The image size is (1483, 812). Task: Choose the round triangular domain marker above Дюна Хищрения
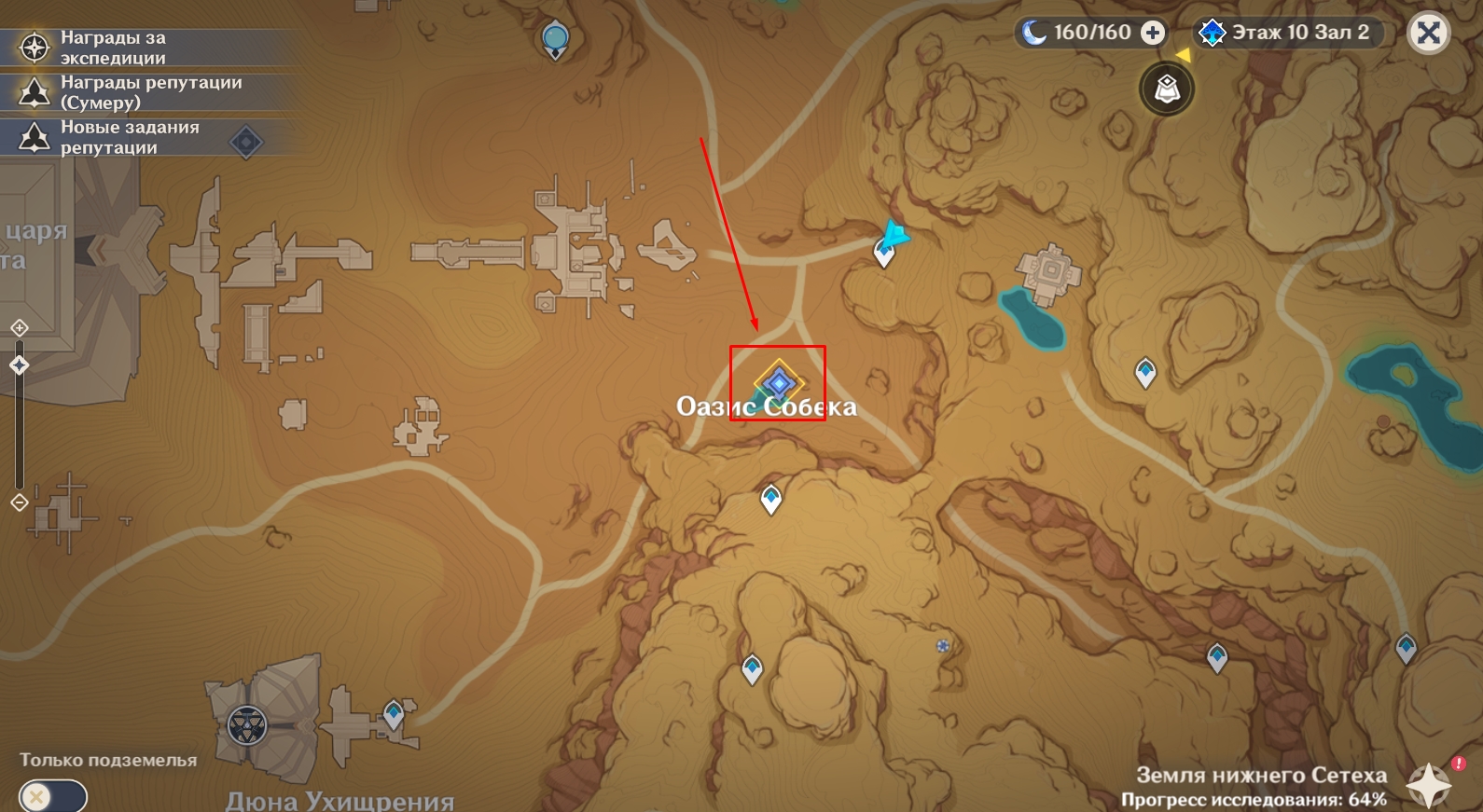[247, 725]
